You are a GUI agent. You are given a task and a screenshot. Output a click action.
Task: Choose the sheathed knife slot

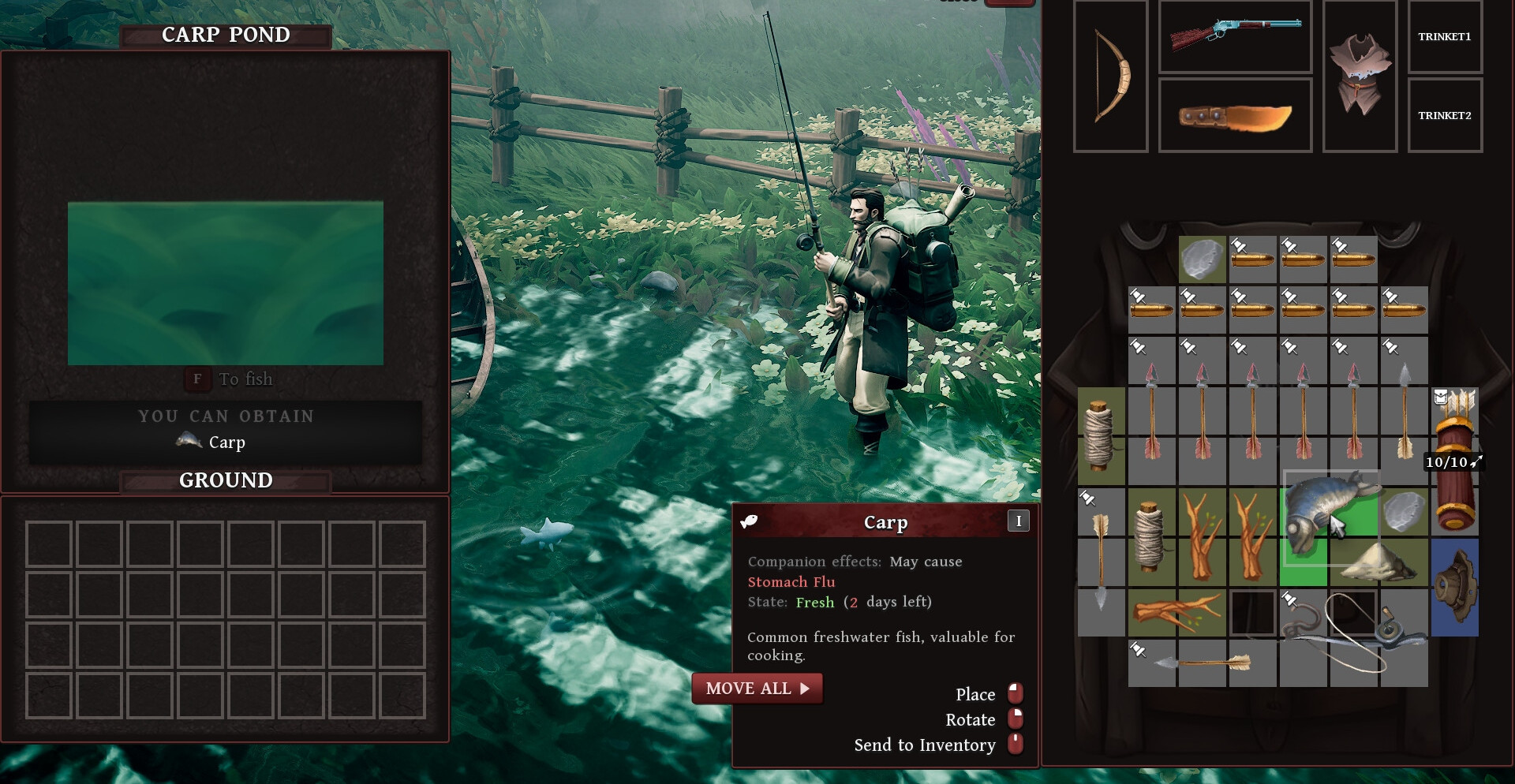[1235, 116]
